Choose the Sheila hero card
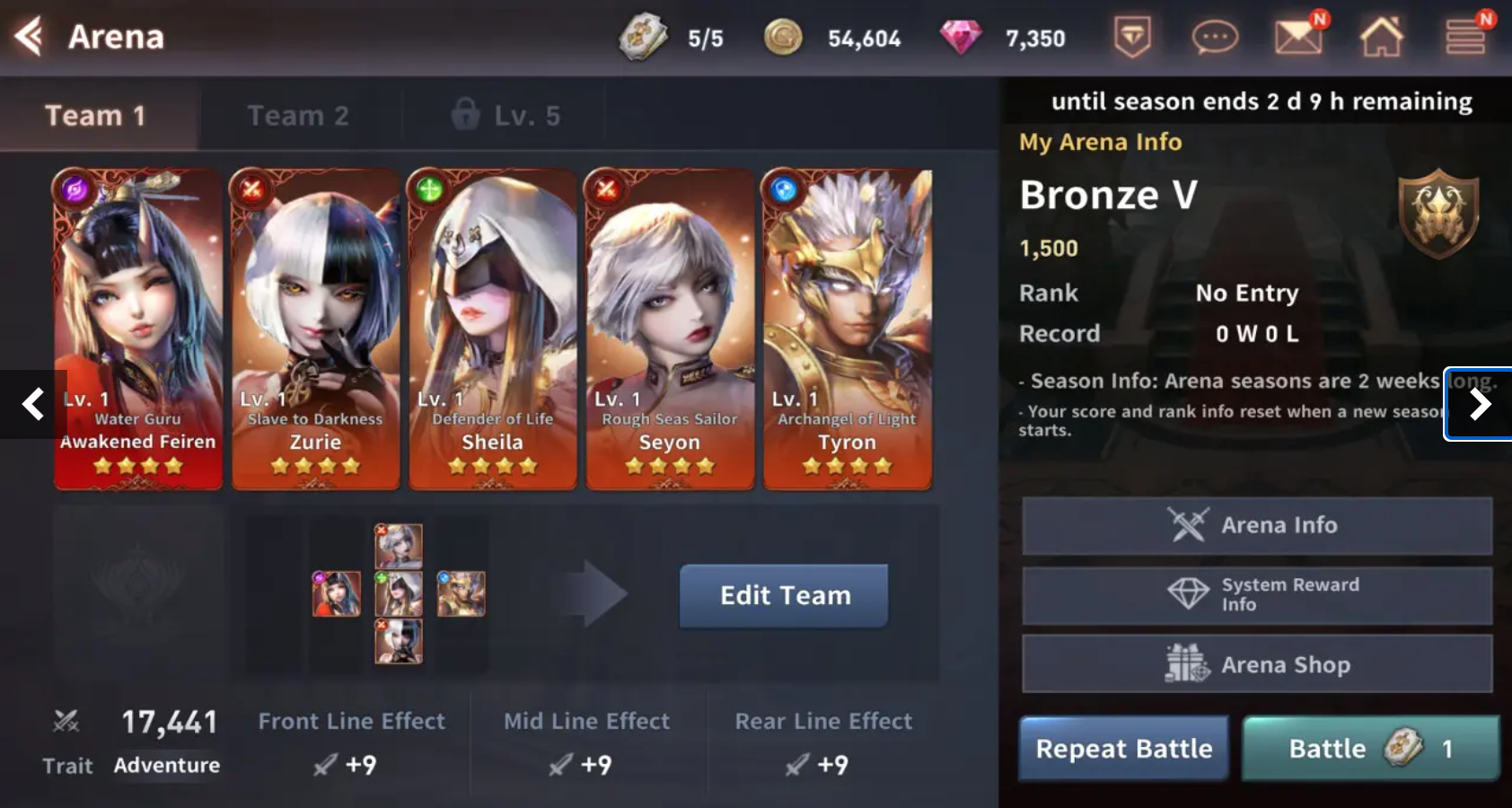Viewport: 1512px width, 808px height. point(492,329)
